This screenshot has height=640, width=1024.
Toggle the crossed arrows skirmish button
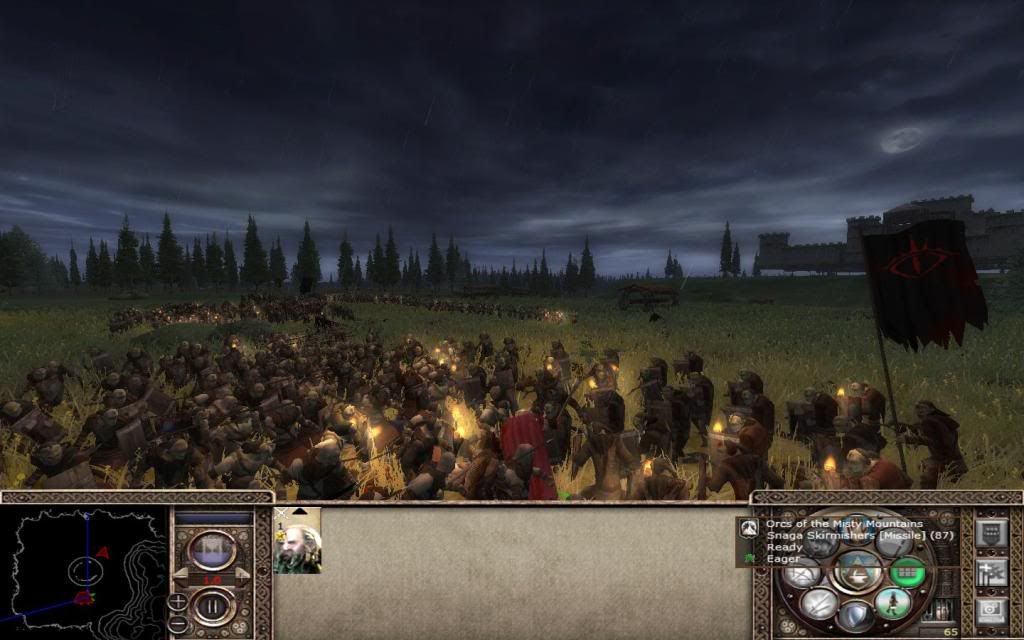point(818,602)
